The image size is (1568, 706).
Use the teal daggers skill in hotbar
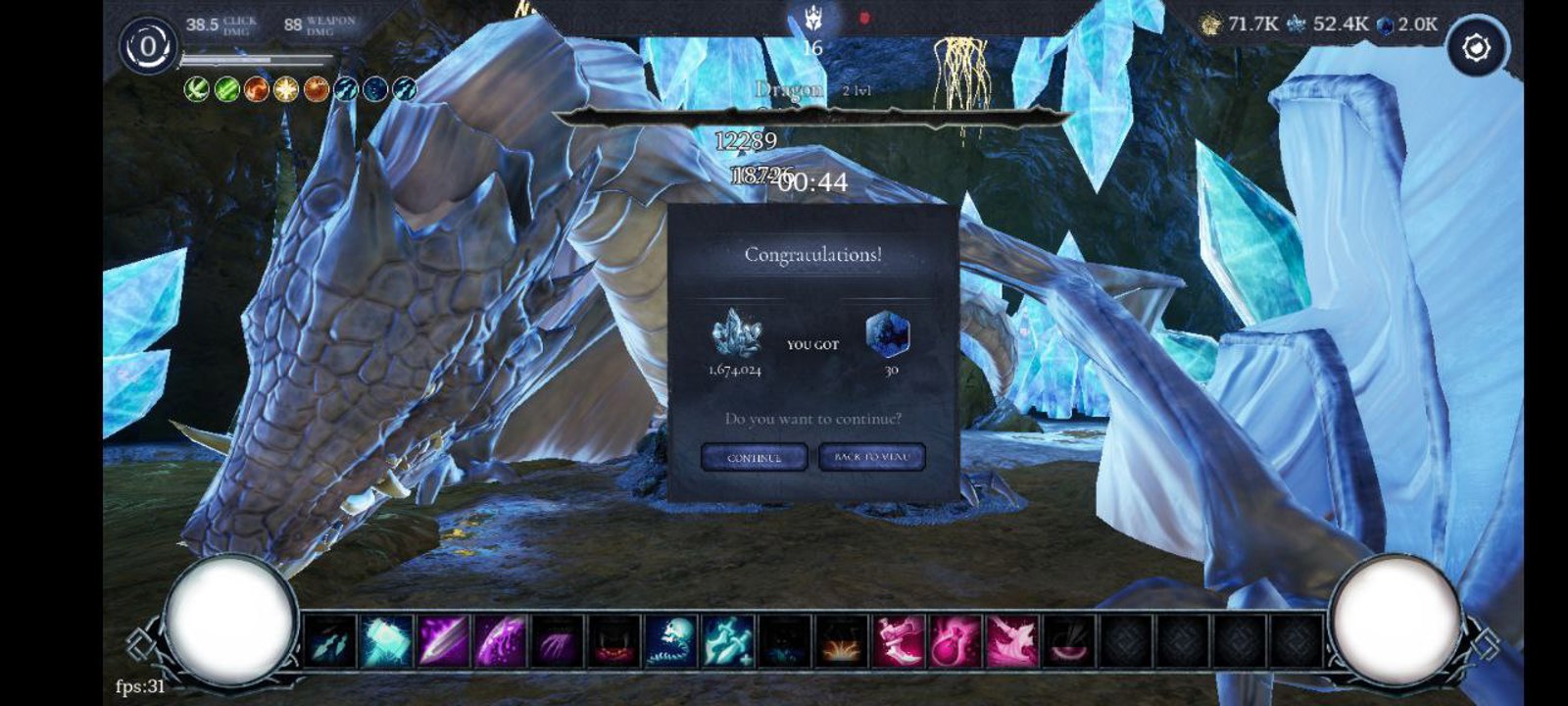pos(330,642)
